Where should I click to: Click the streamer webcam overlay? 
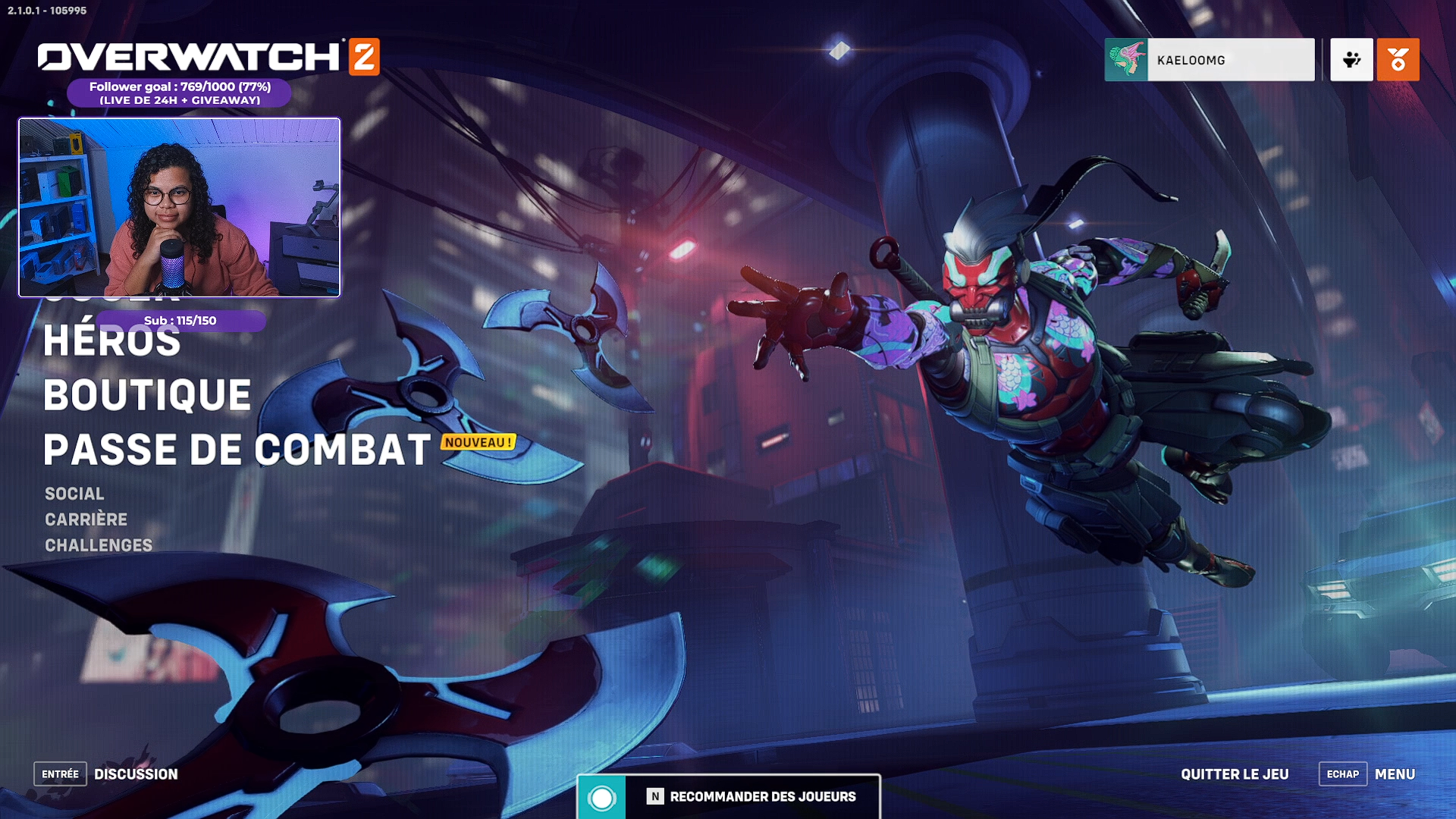tap(180, 207)
